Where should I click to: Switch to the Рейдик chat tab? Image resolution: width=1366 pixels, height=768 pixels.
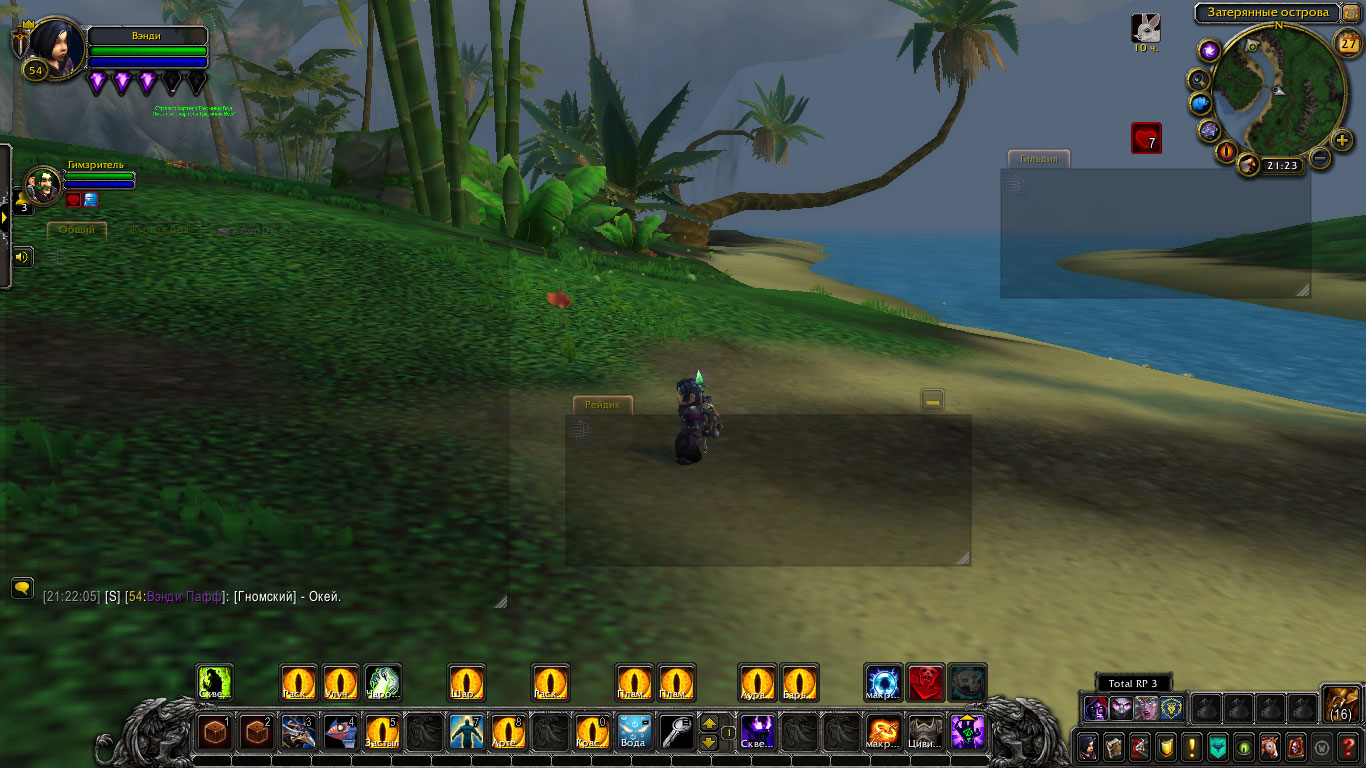pos(603,405)
